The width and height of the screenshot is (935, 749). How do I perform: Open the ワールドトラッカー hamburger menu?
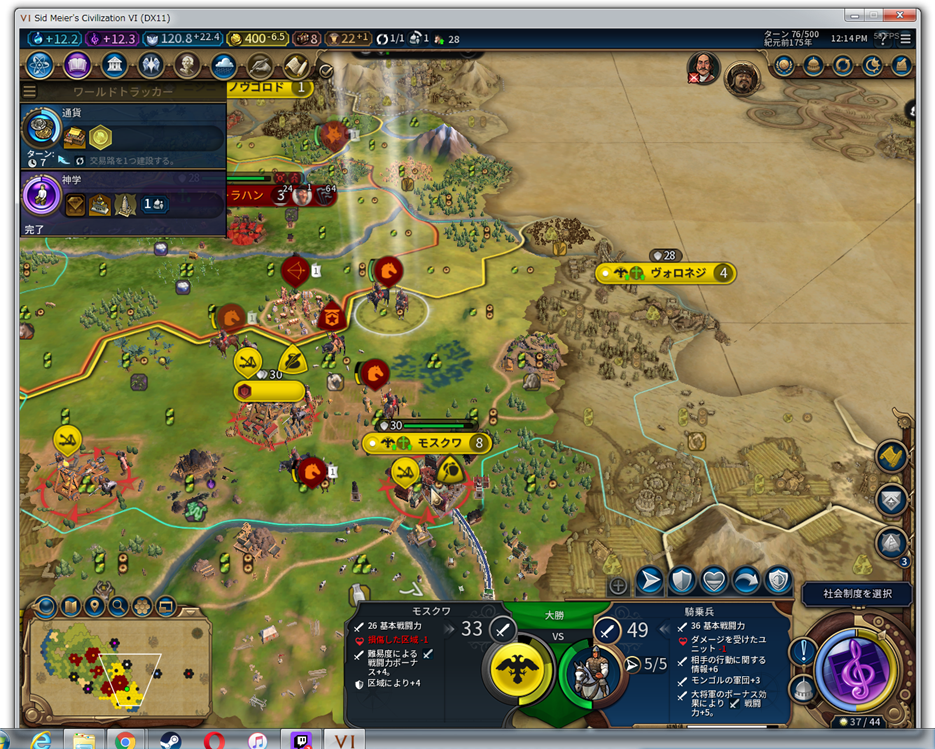pyautogui.click(x=29, y=92)
